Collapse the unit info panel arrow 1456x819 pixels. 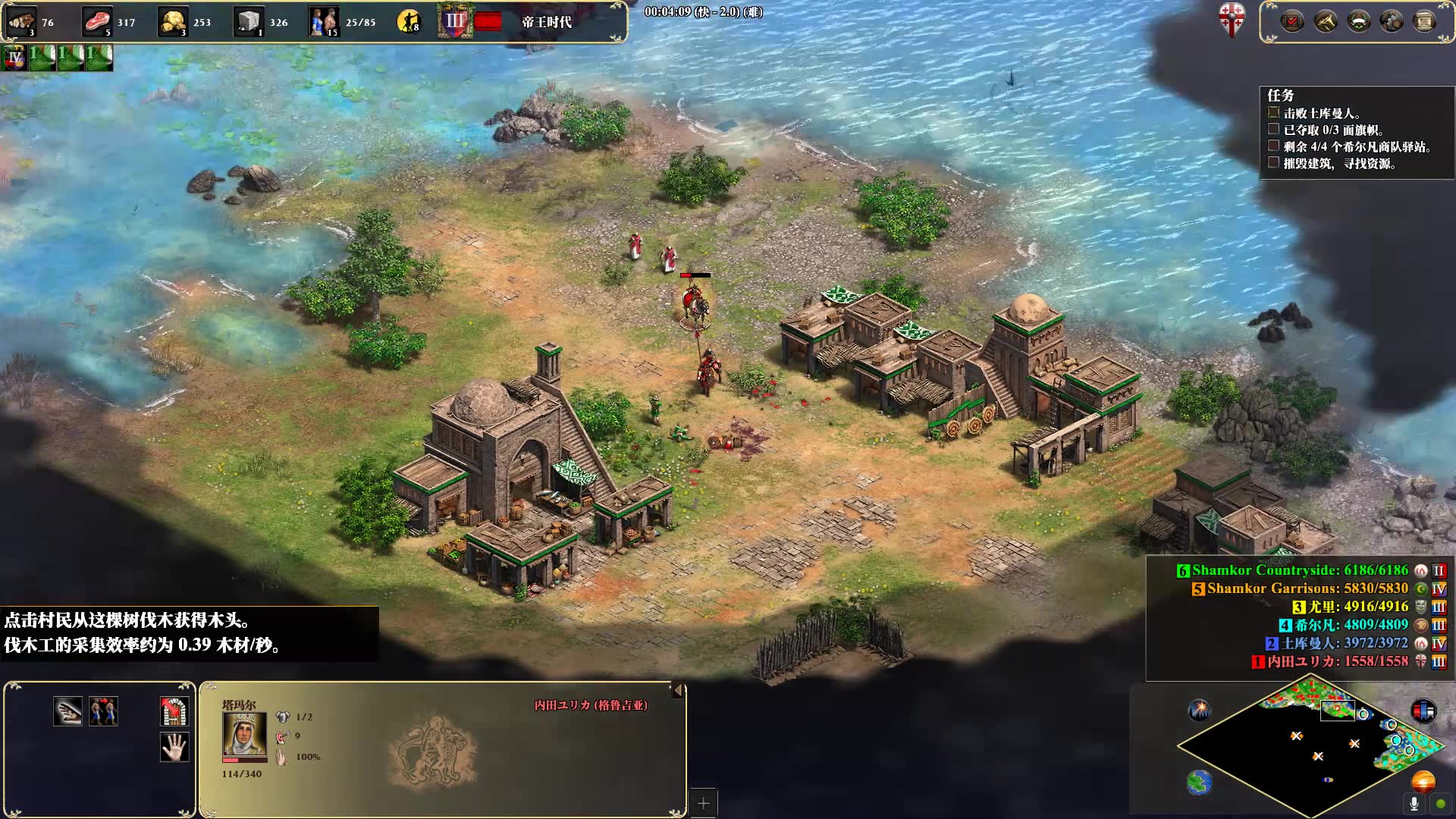(x=678, y=690)
